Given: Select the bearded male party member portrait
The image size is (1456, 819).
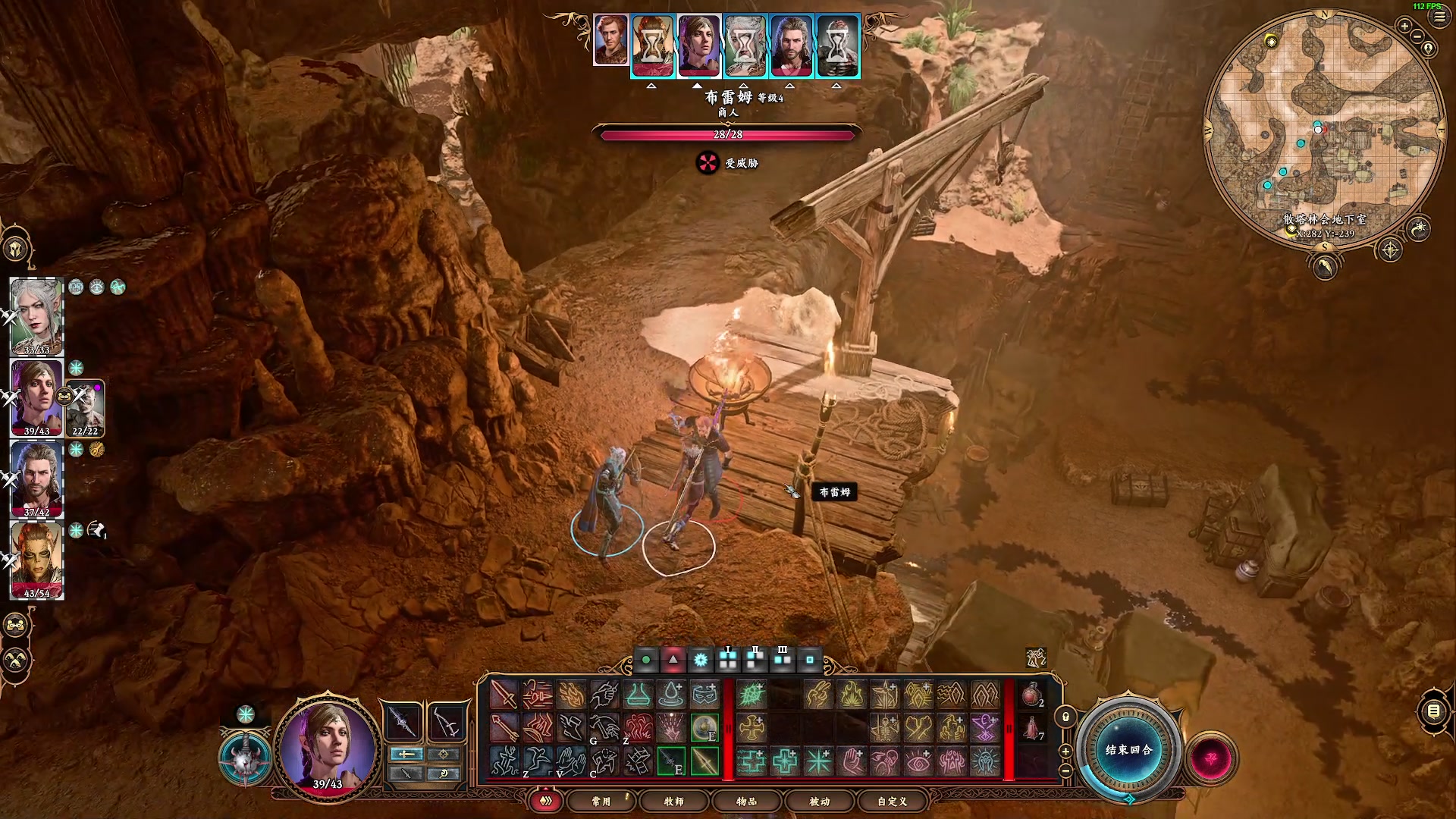Looking at the screenshot, I should click(36, 479).
